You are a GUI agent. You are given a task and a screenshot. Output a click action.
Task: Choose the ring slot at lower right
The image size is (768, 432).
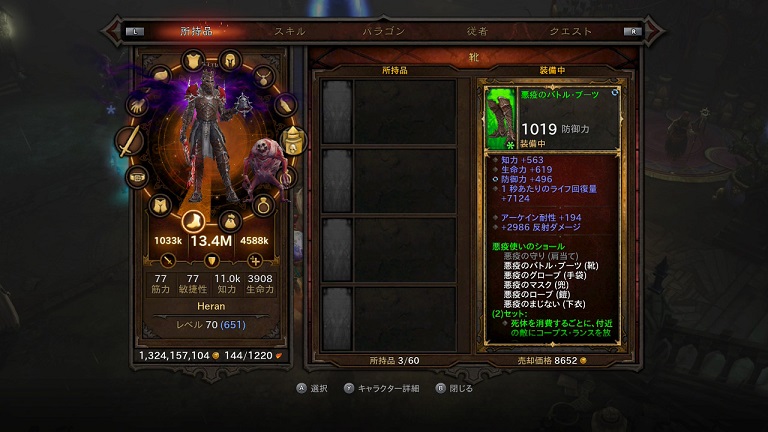(x=263, y=206)
